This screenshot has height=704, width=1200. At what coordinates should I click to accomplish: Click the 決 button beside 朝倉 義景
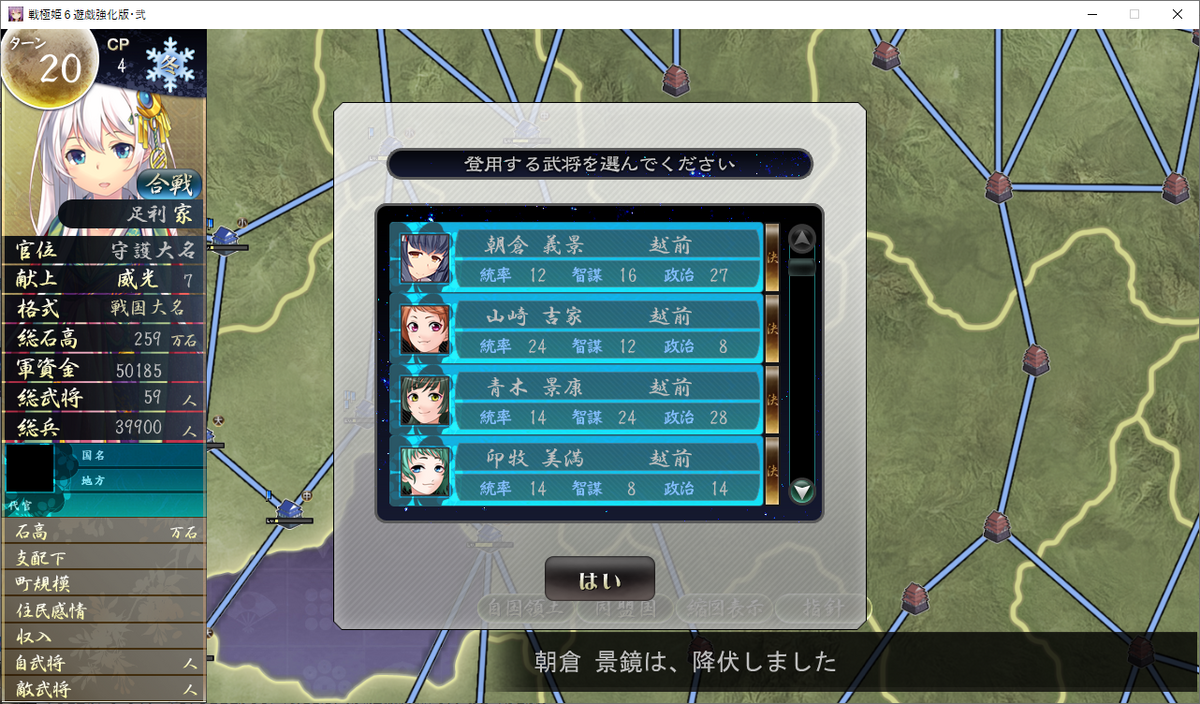[x=772, y=257]
